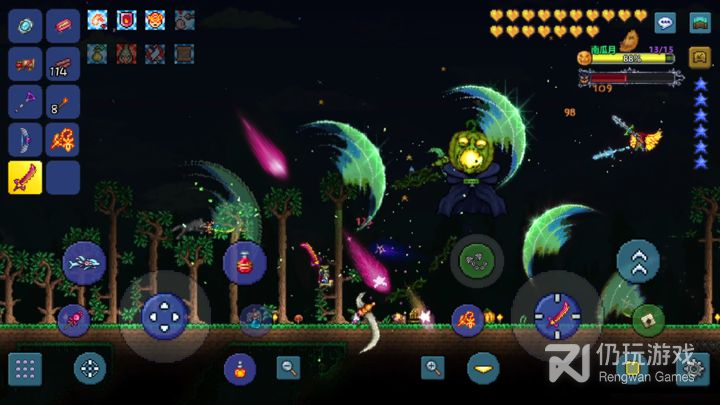The height and width of the screenshot is (405, 720).
Task: Open the chat speech bubble
Action: (x=665, y=22)
